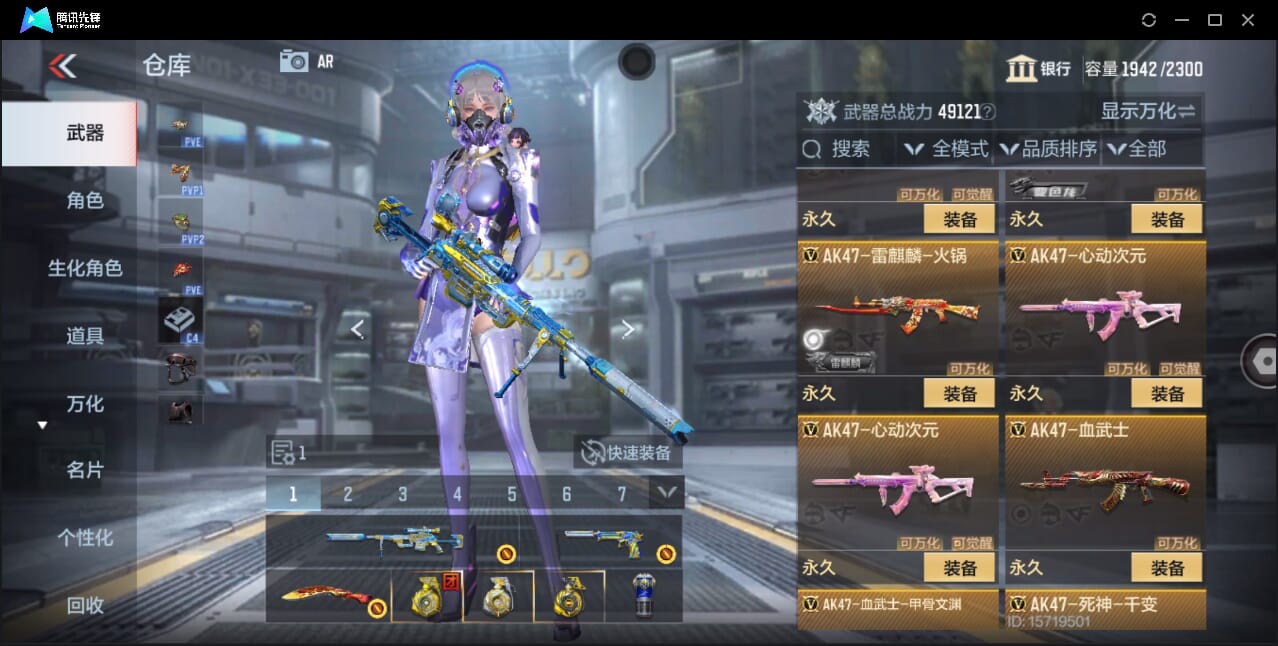This screenshot has height=646, width=1278.
Task: Go back using the double-arrow button
Action: point(62,66)
